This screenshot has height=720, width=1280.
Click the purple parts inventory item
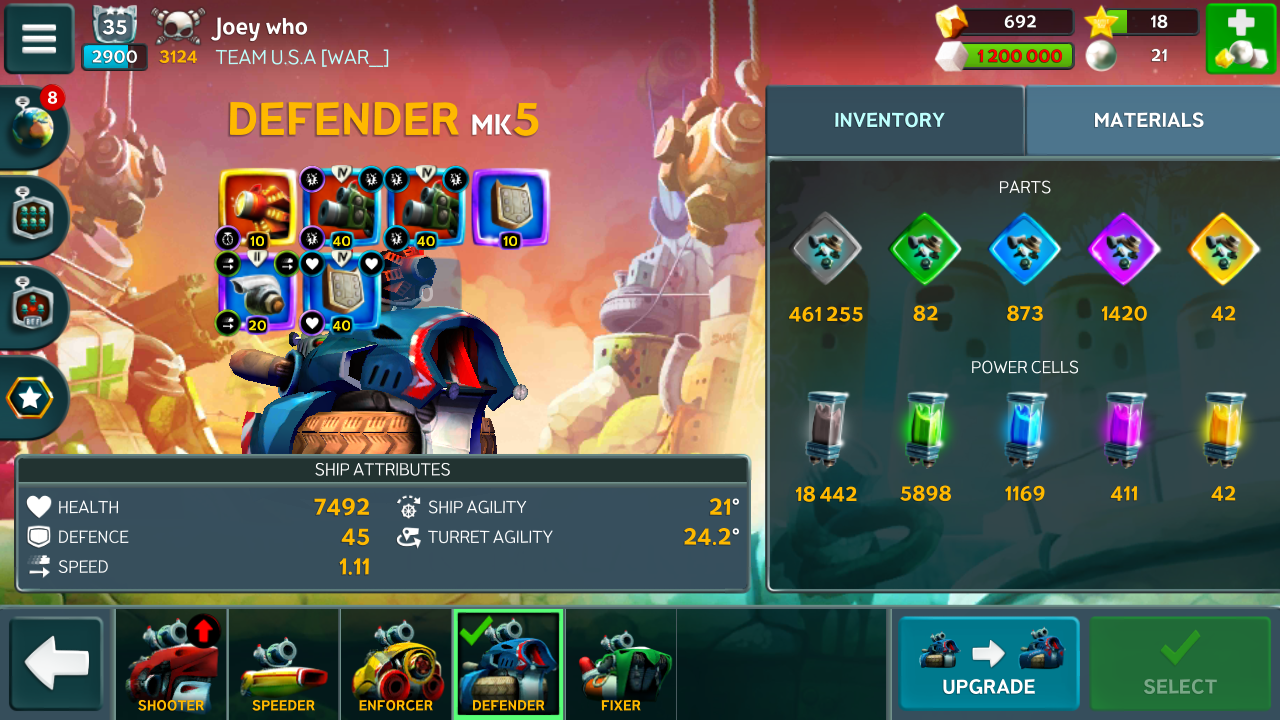1124,250
